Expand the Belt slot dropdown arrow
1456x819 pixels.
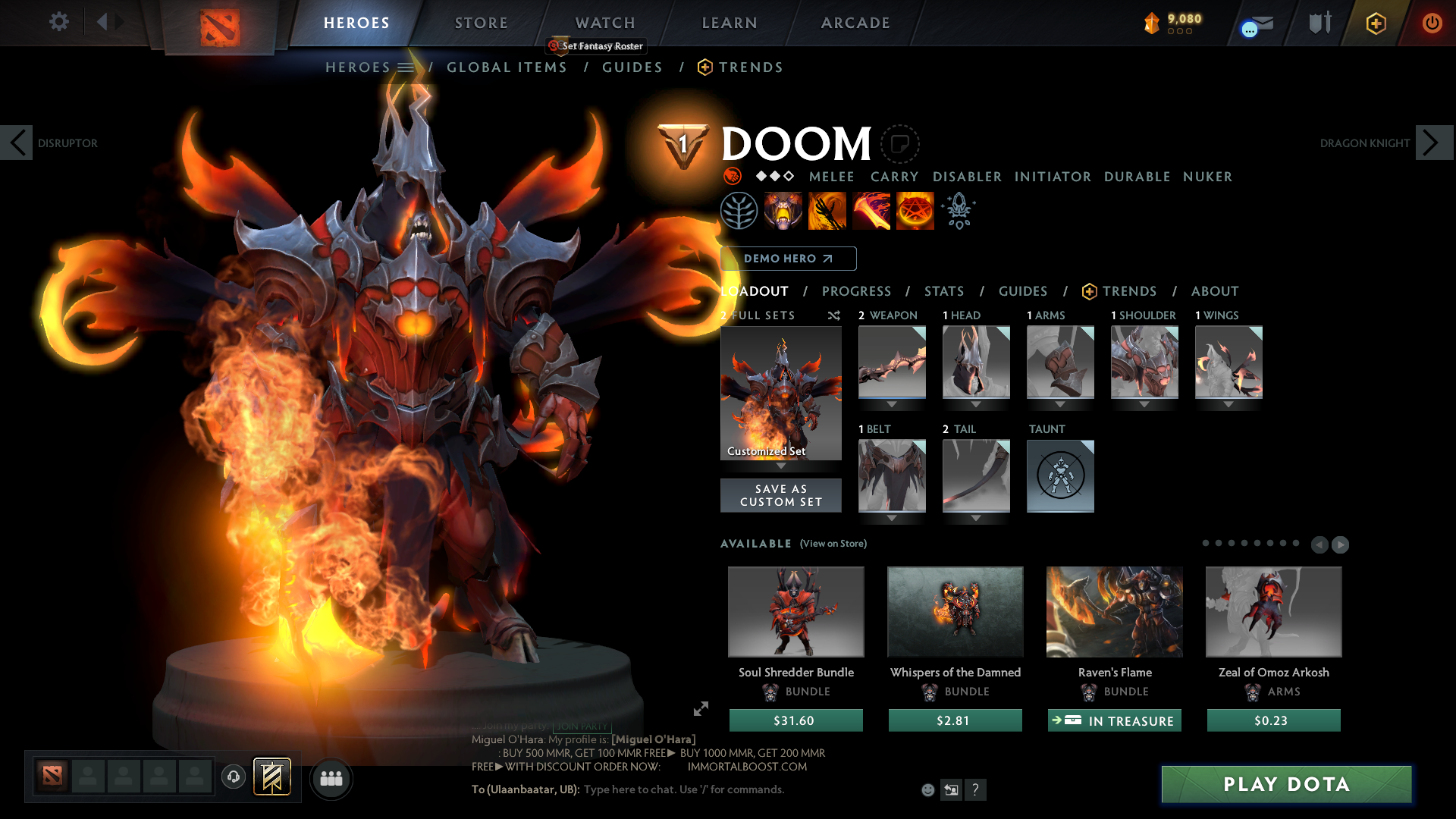click(892, 517)
